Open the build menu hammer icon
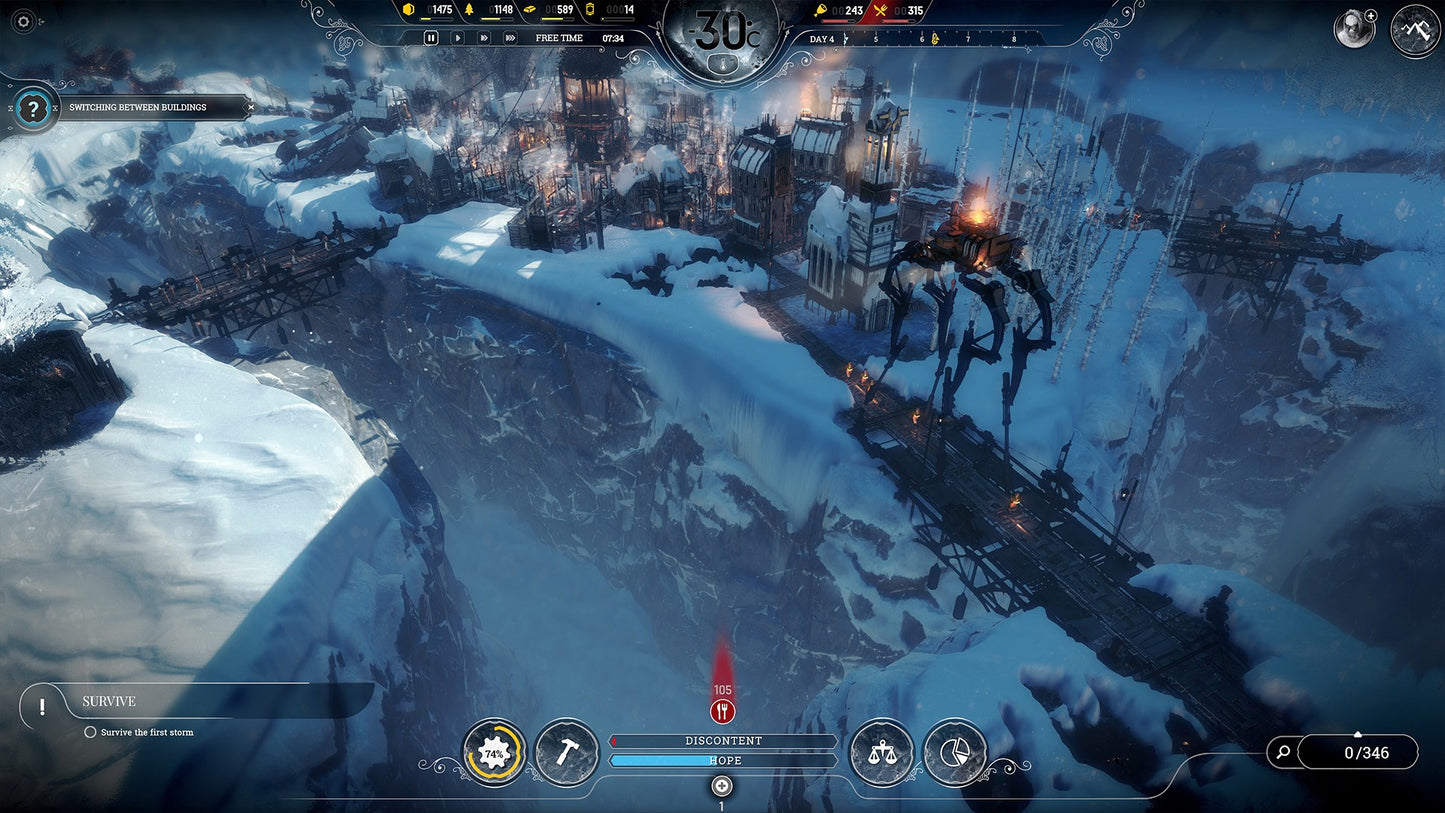Image resolution: width=1445 pixels, height=813 pixels. [567, 754]
